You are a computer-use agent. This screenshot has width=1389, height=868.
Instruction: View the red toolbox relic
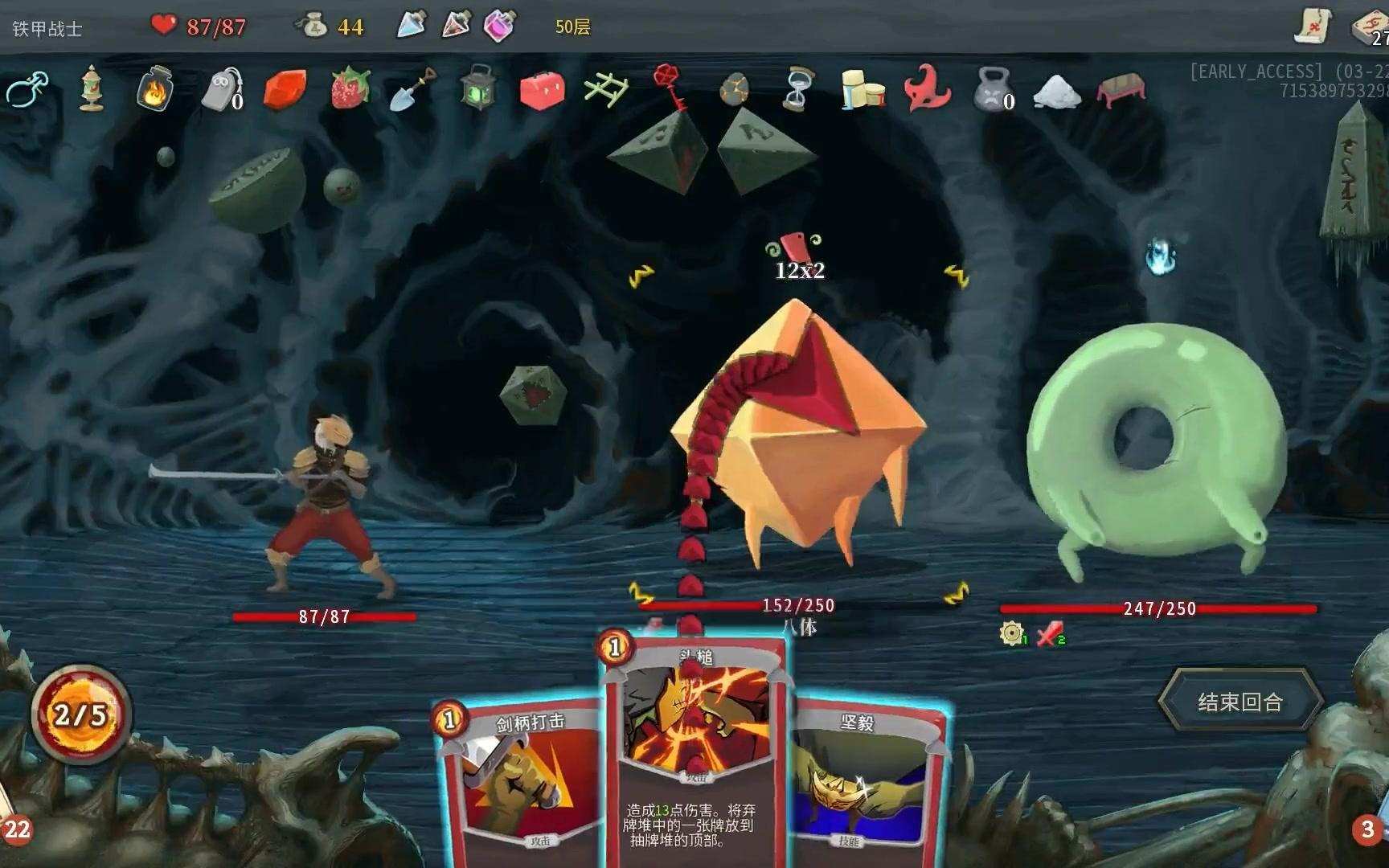pyautogui.click(x=543, y=90)
